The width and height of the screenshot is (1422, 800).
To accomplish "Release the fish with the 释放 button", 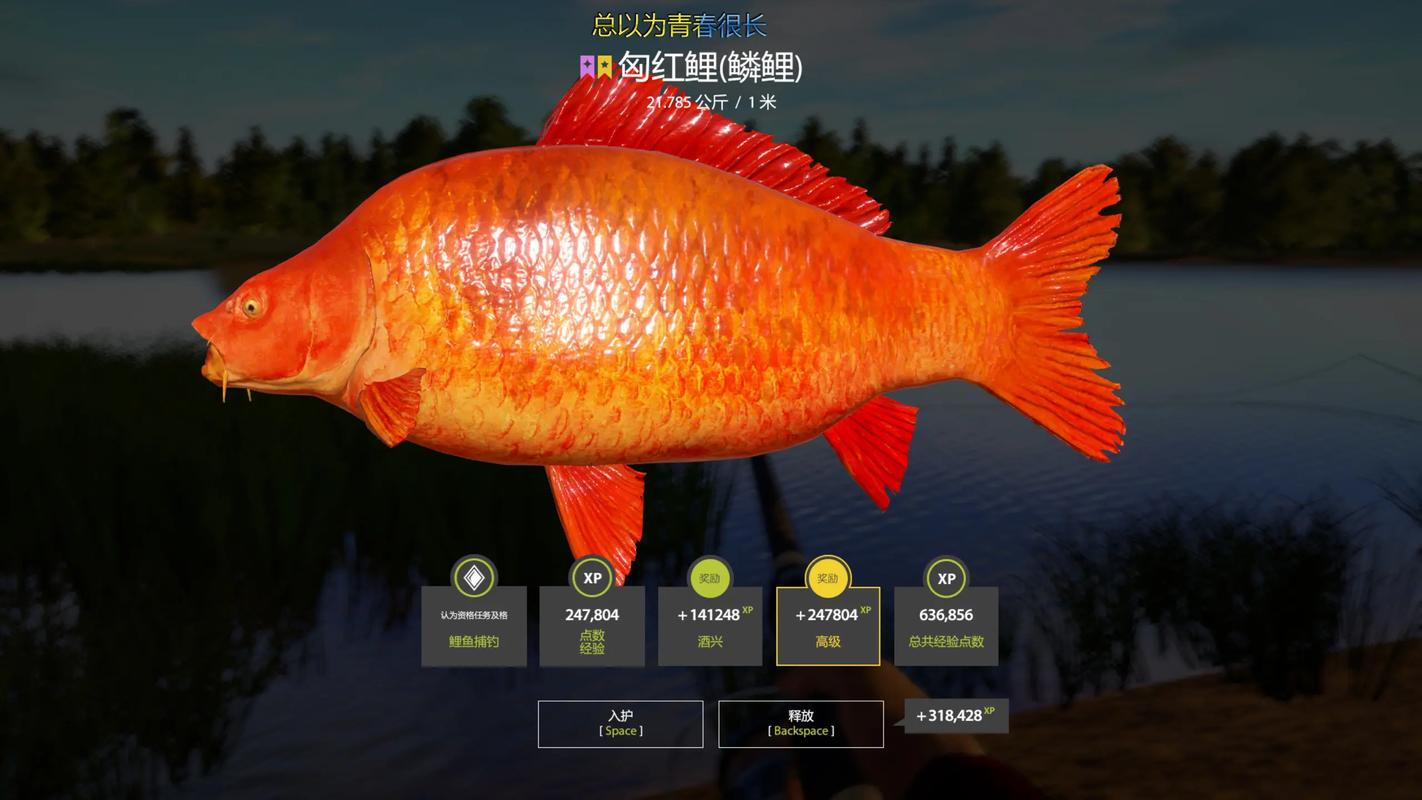I will 800,723.
